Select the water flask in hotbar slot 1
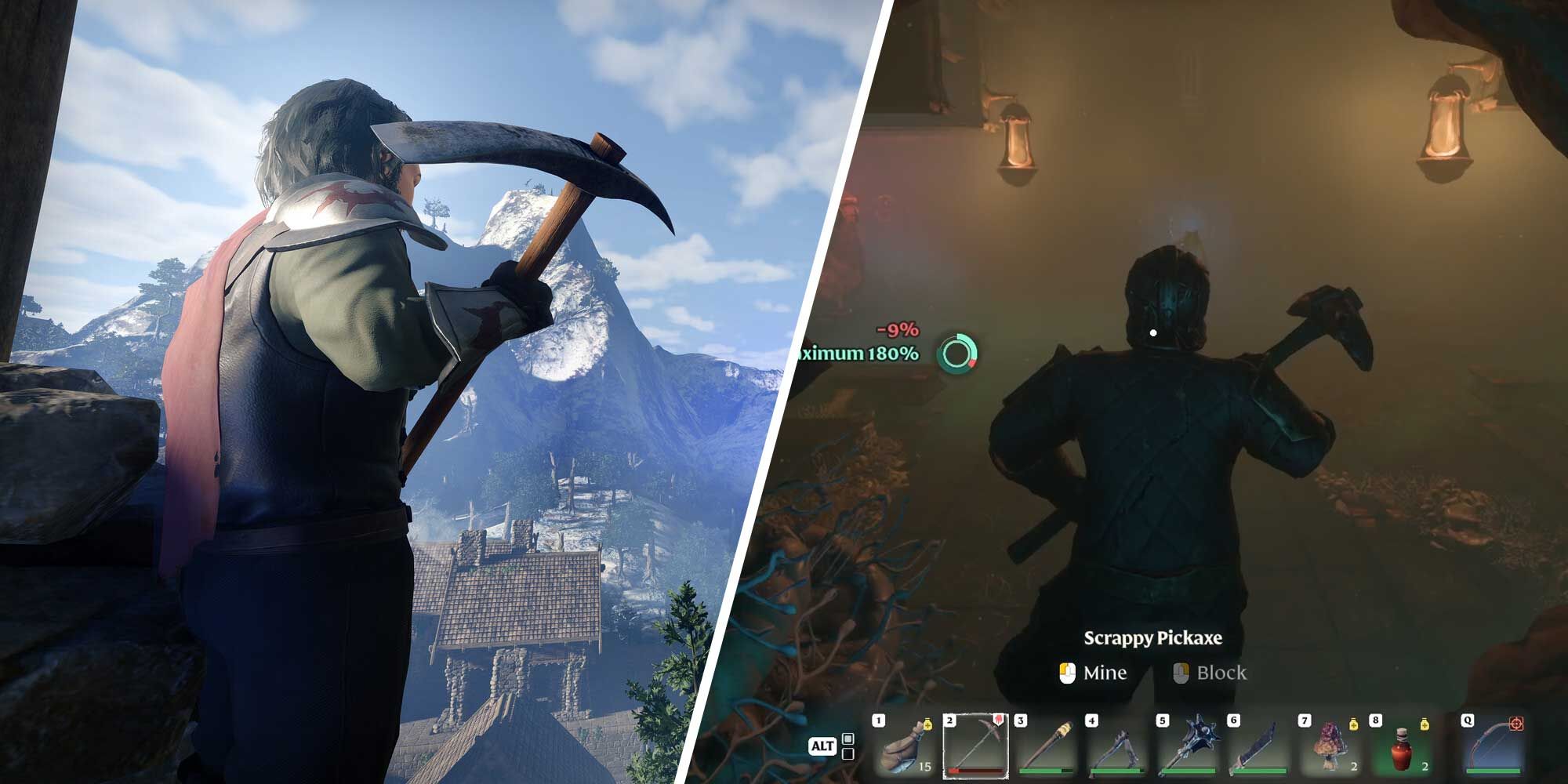1568x784 pixels. pyautogui.click(x=903, y=746)
